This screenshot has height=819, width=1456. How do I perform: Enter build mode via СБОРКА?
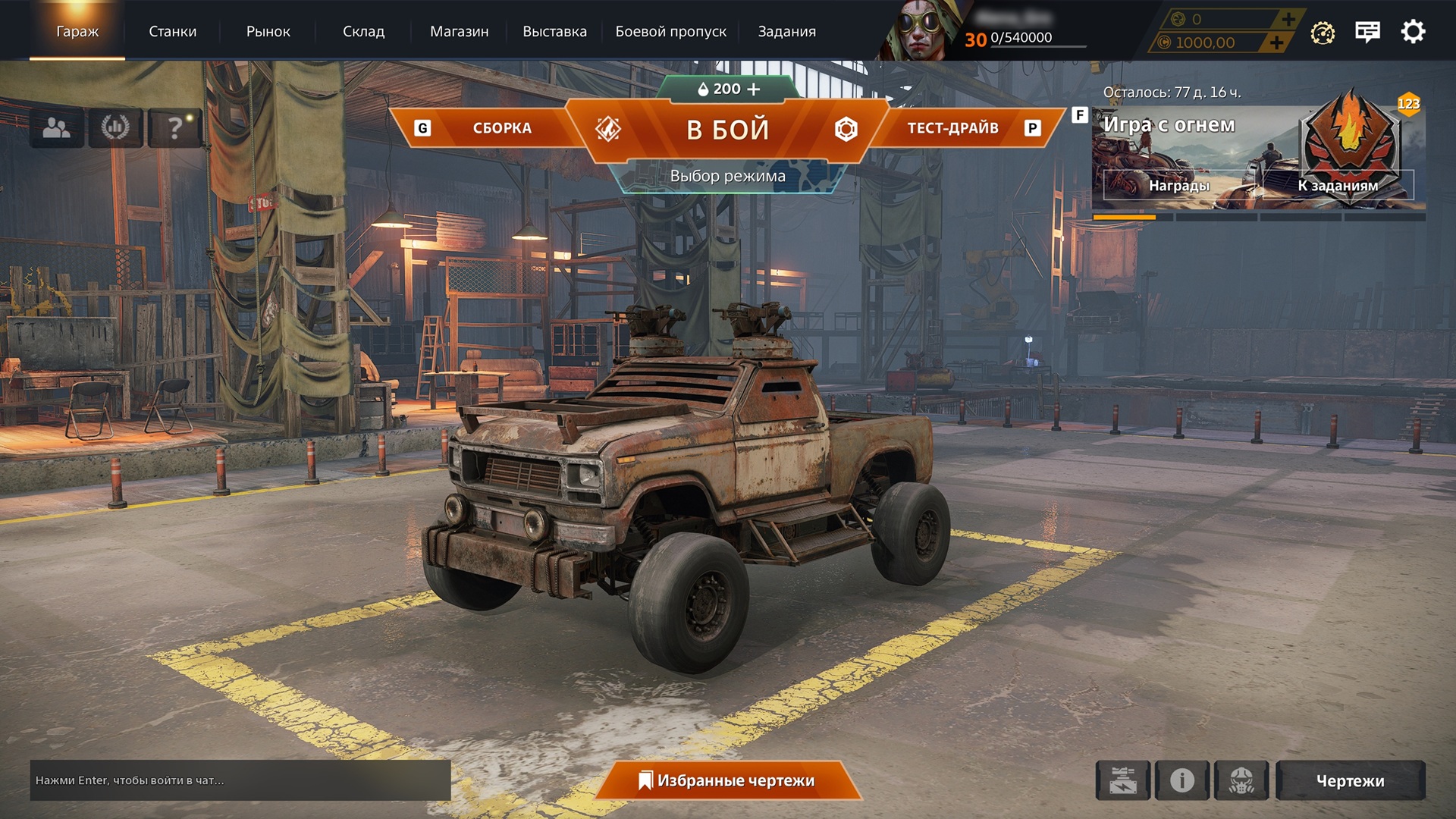tap(501, 128)
